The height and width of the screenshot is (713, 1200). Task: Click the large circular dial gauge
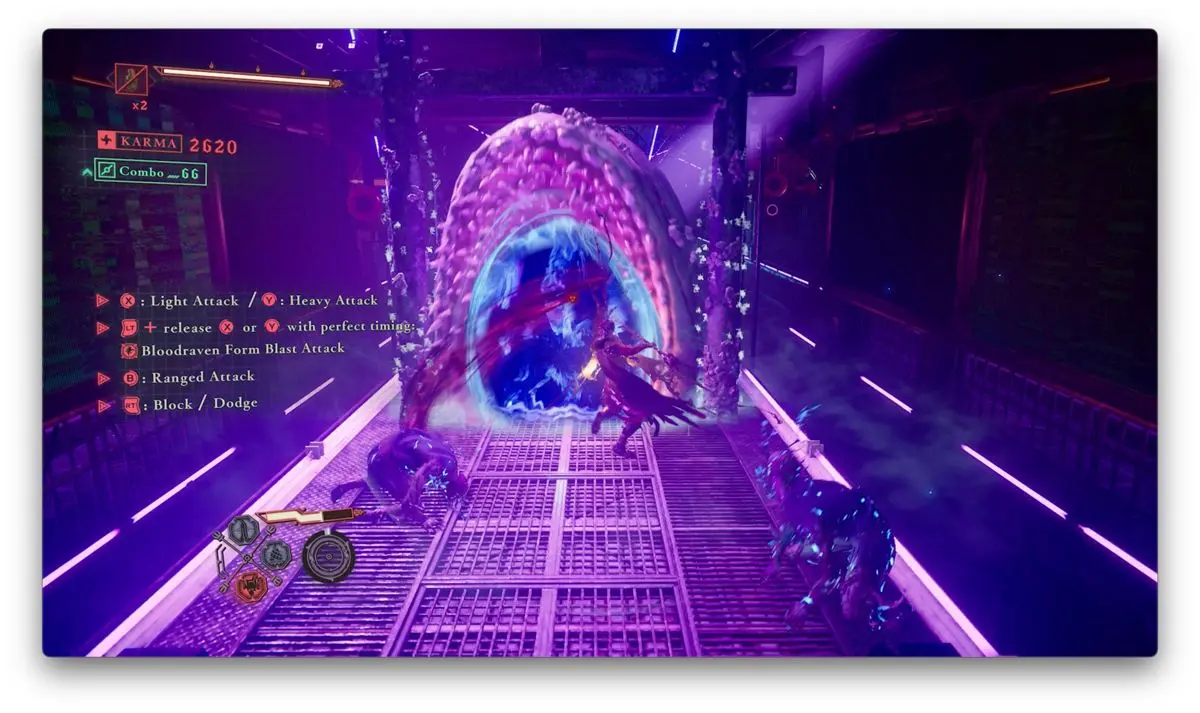pos(328,556)
